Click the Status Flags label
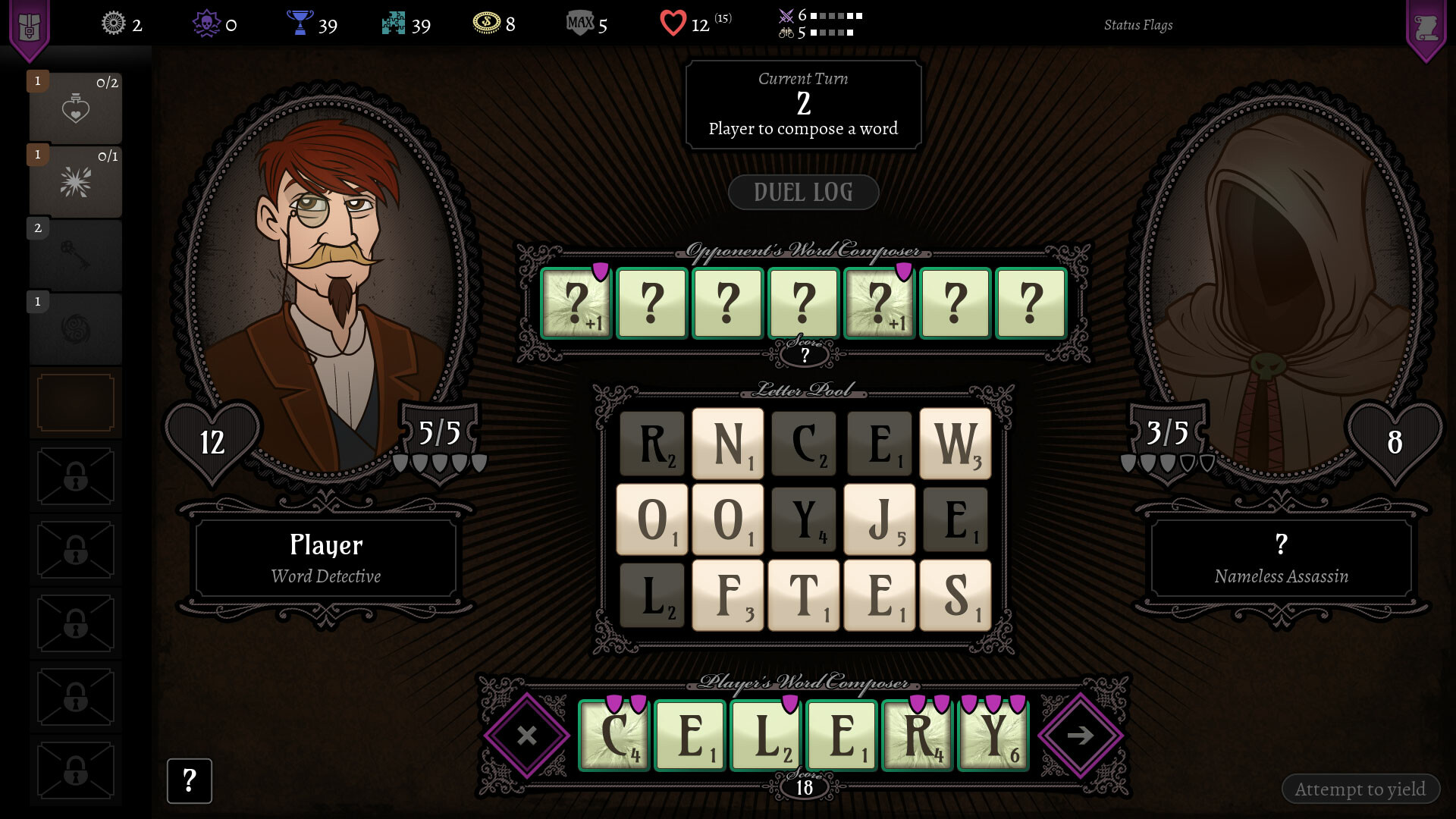 1138,24
